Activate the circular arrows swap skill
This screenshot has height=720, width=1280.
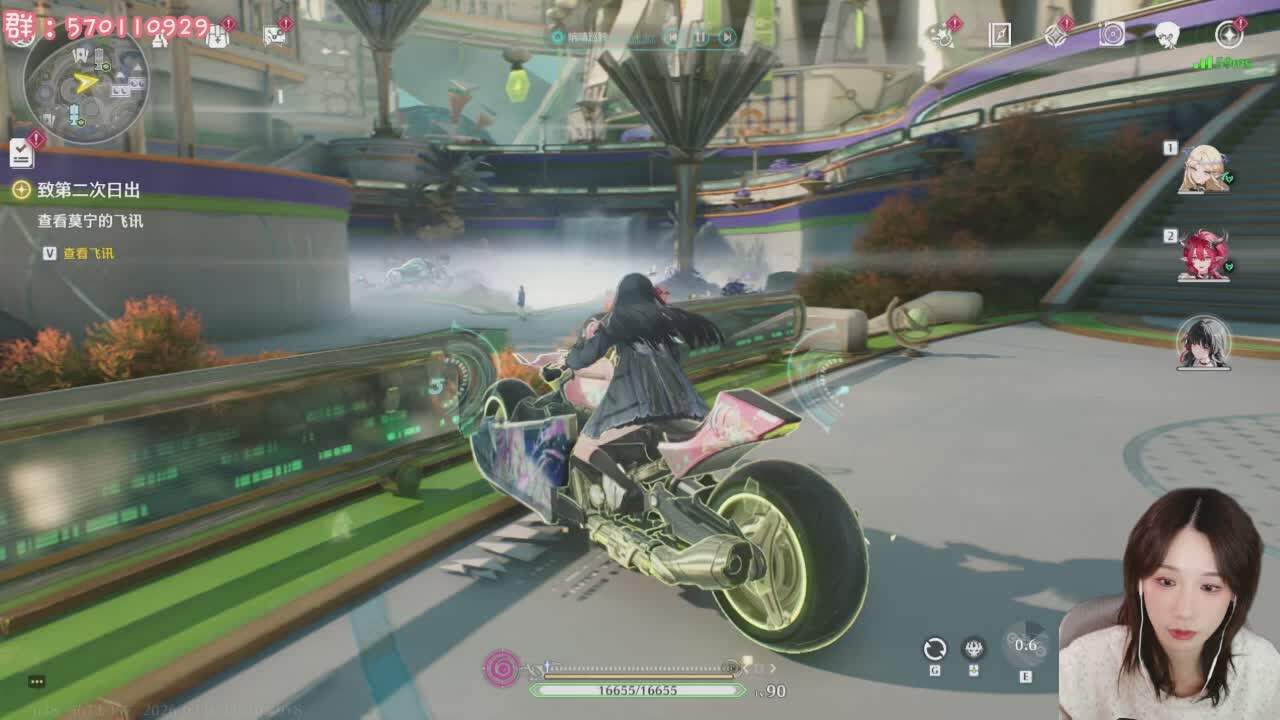click(x=934, y=649)
